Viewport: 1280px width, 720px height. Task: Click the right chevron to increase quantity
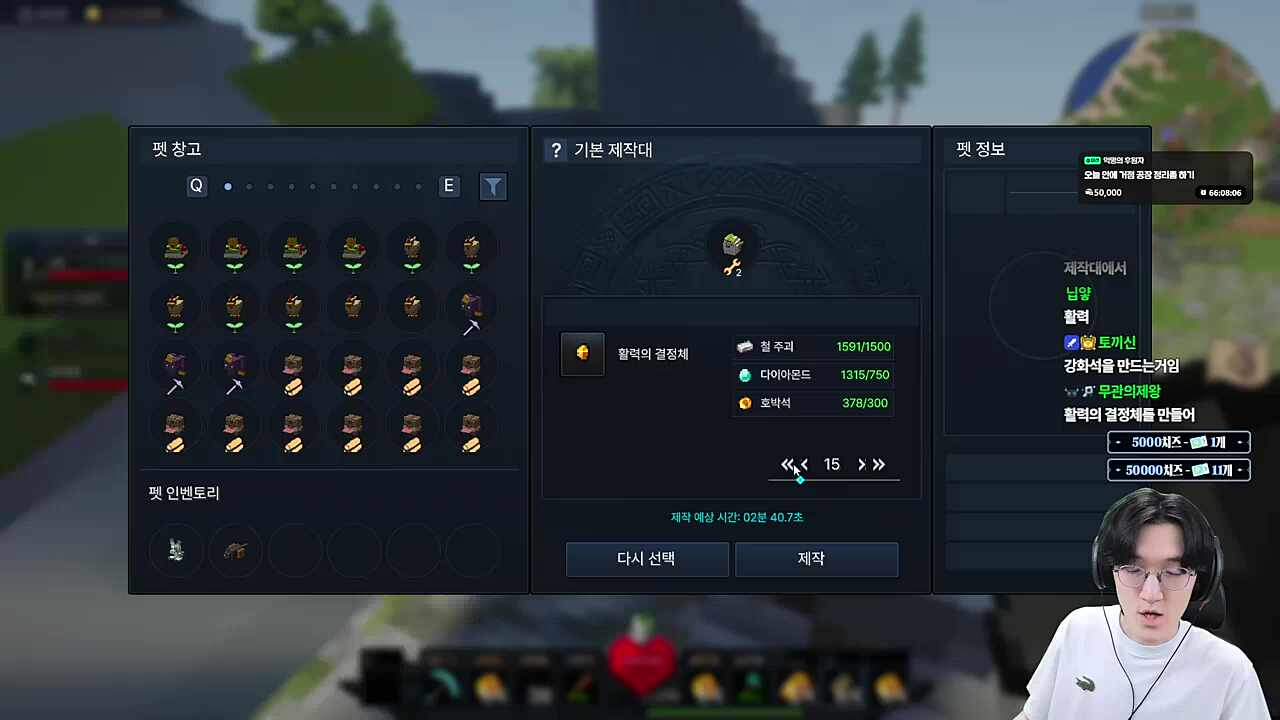click(x=861, y=464)
